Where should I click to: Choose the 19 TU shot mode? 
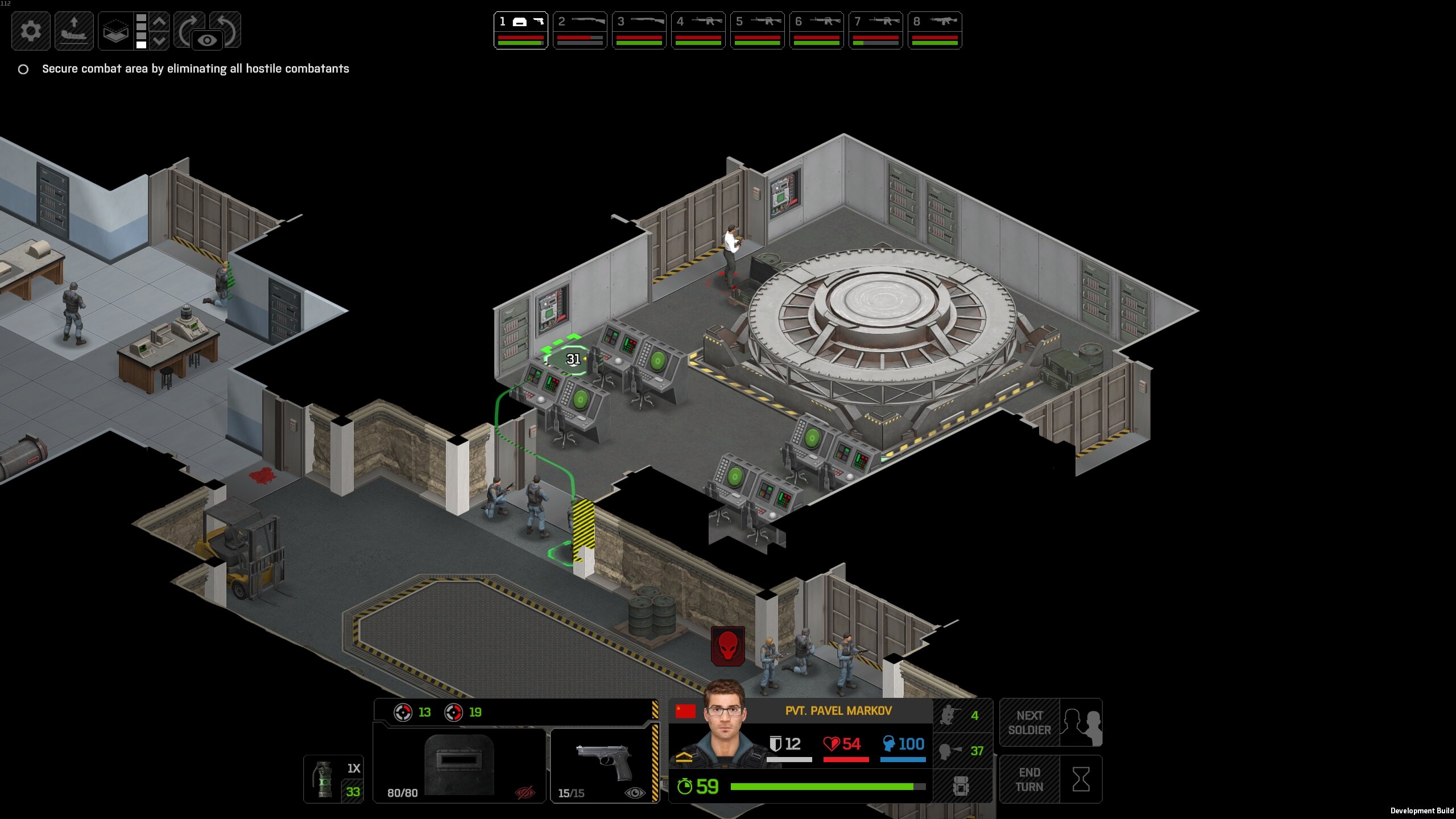(x=463, y=712)
